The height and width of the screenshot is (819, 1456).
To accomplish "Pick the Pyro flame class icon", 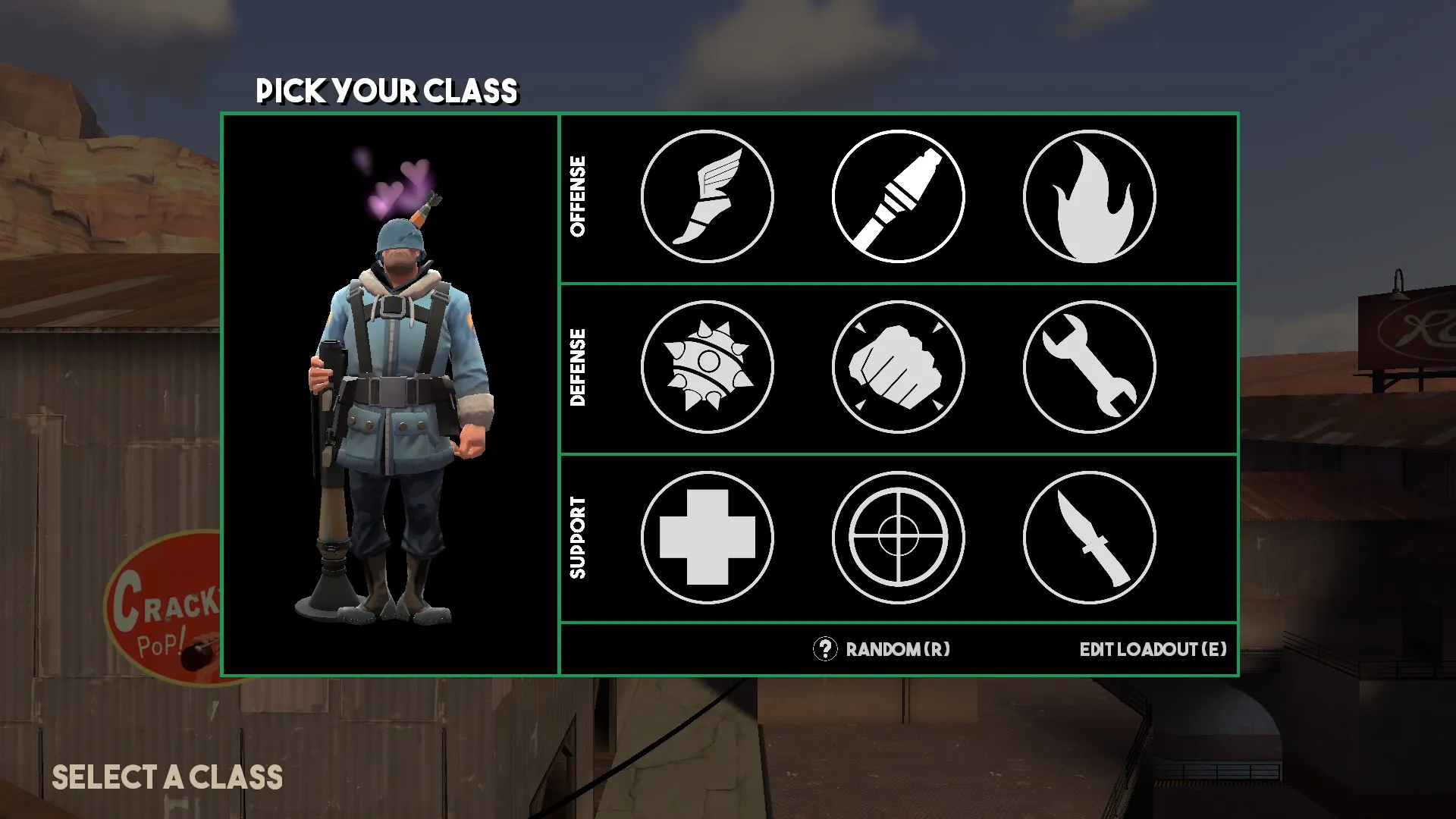I will tap(1089, 197).
